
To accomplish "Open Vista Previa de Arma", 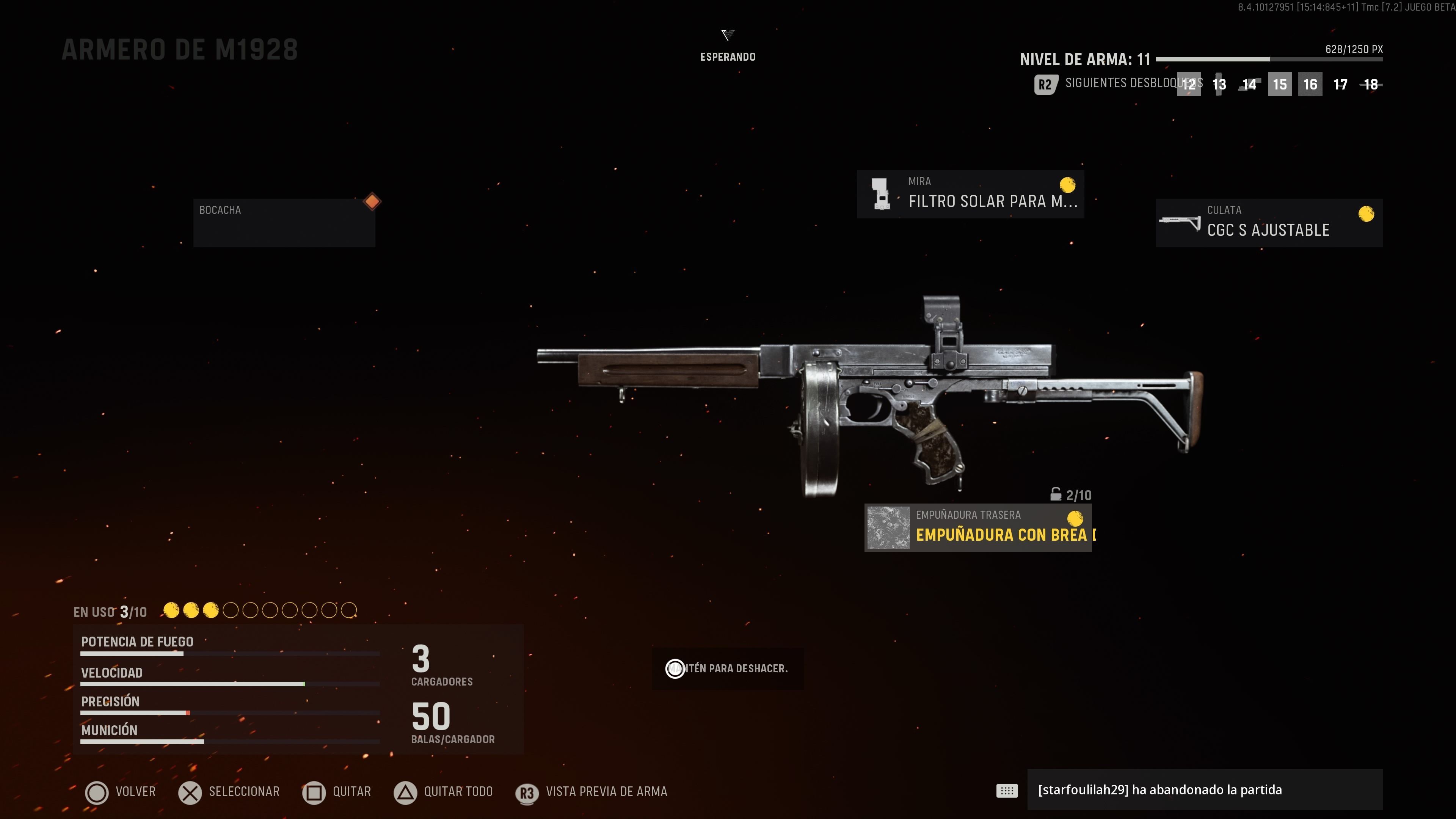I will pyautogui.click(x=592, y=792).
